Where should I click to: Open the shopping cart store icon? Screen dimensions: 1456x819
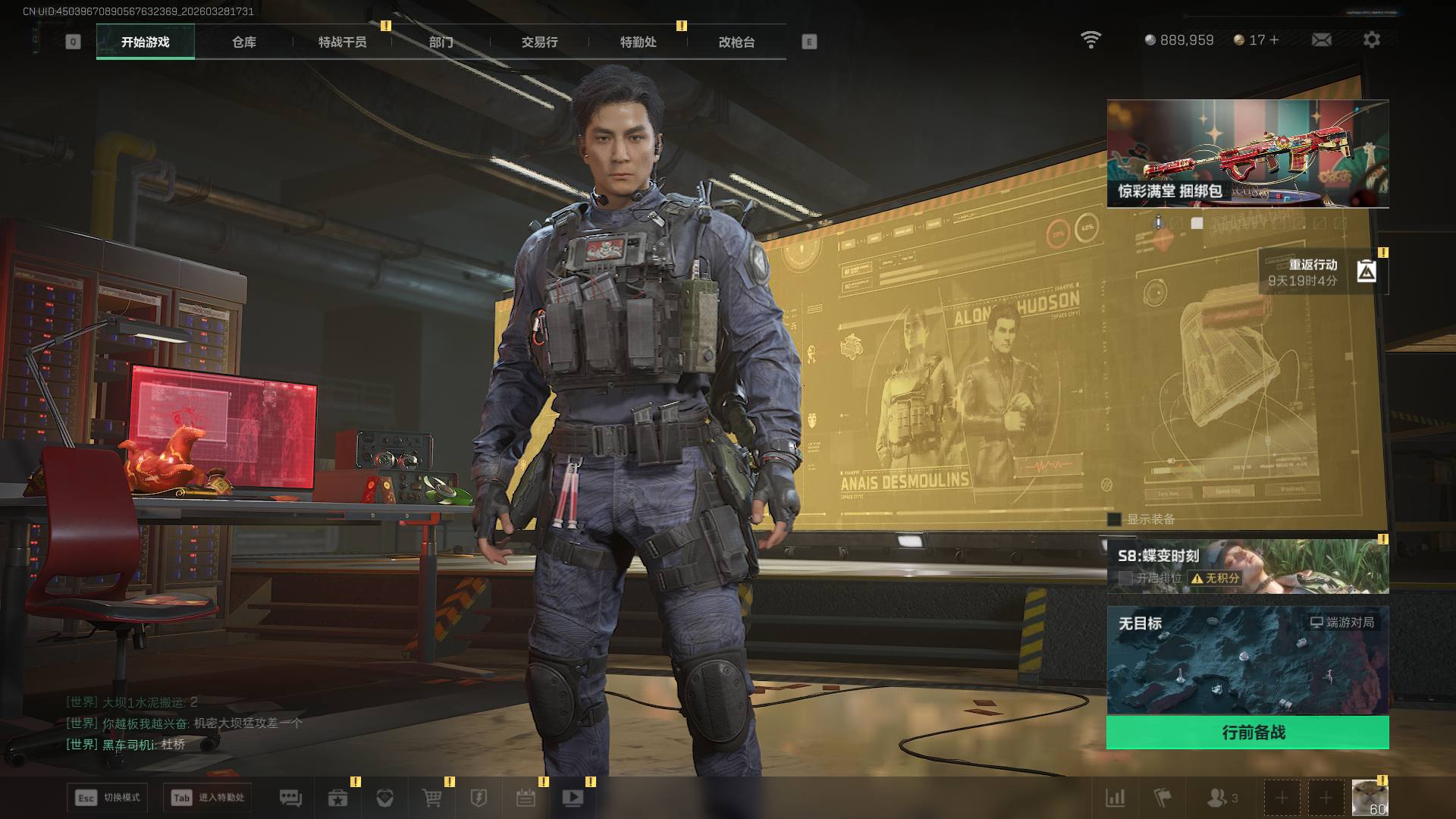(431, 798)
